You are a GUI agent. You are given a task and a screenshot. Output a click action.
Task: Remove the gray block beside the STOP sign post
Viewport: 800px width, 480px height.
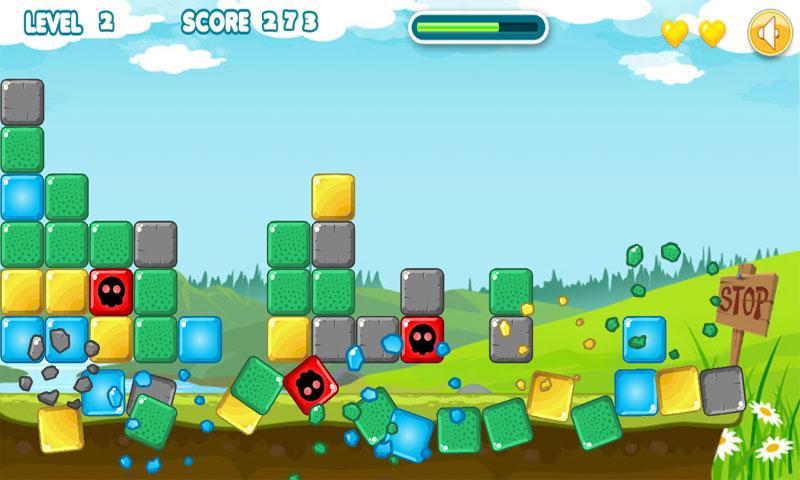click(722, 389)
